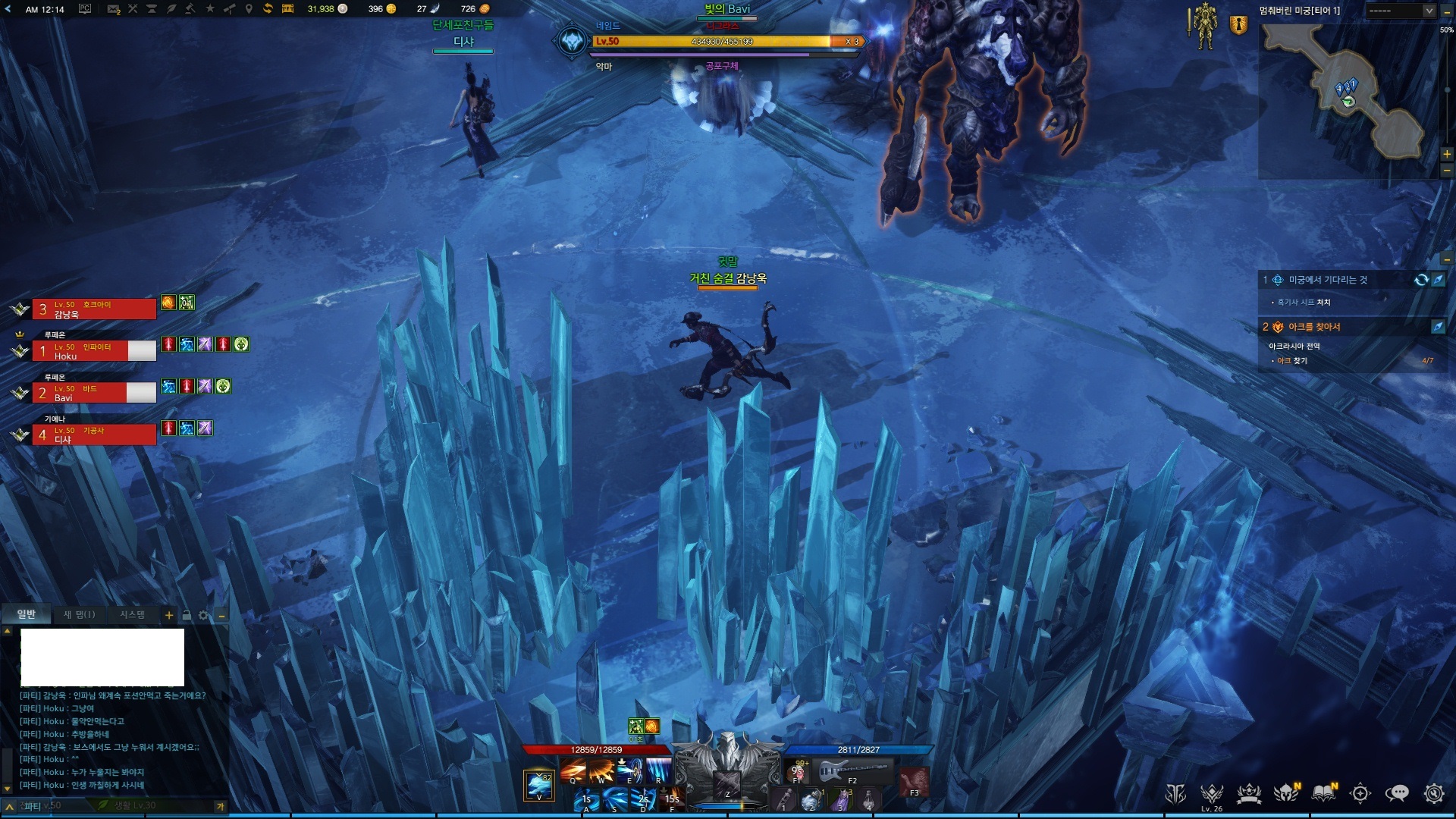
Task: Open chat settings gear icon
Action: point(203,616)
